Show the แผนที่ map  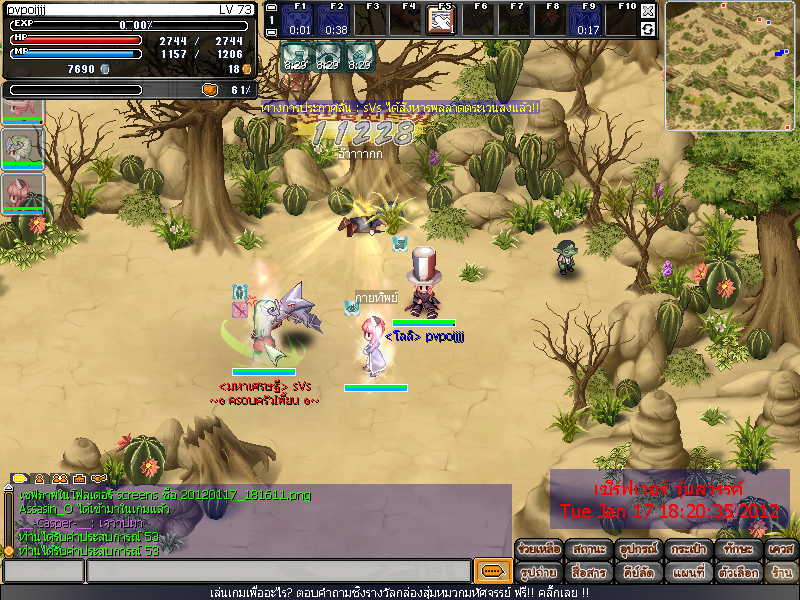pyautogui.click(x=686, y=572)
